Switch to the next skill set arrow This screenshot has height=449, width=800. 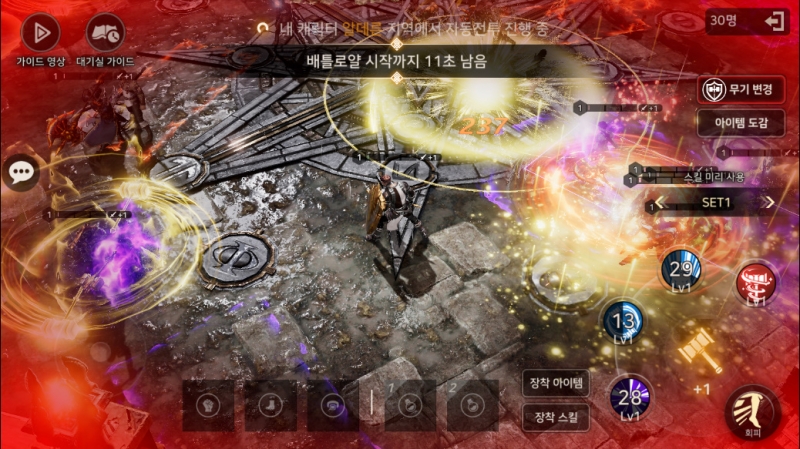point(769,202)
